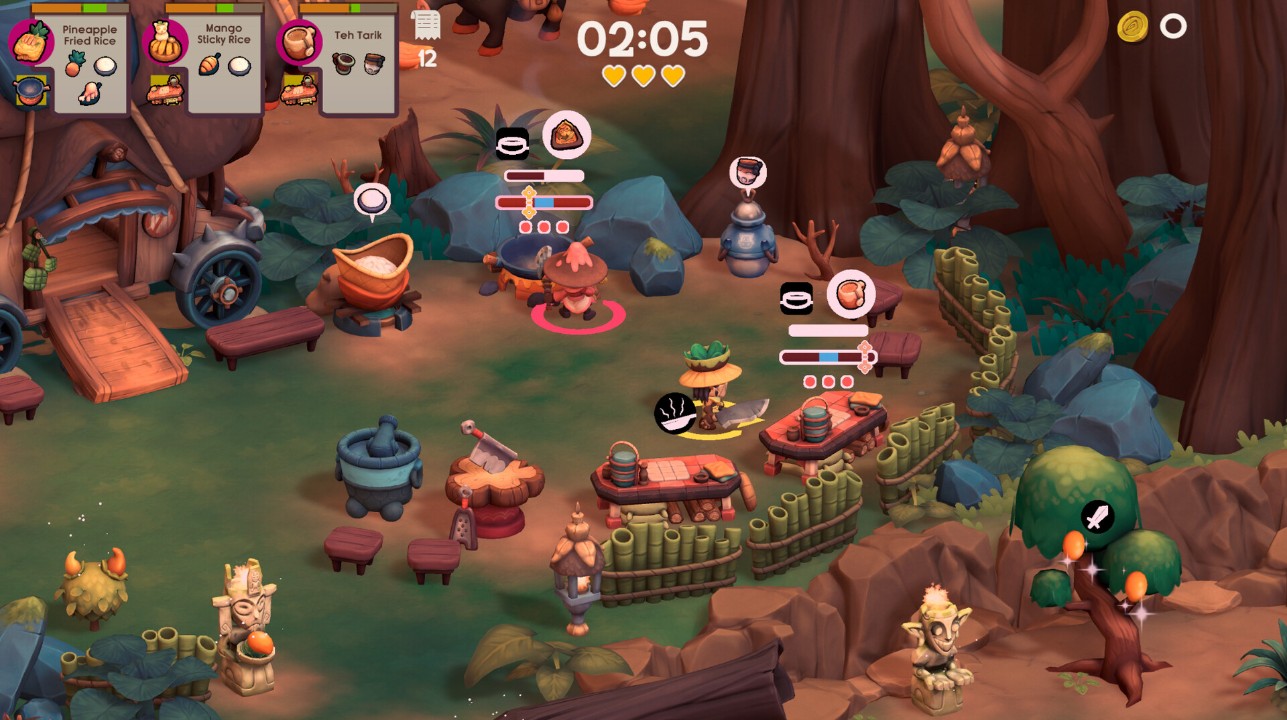
Task: Click the clay pot bubble on the right status panel
Action: click(853, 296)
